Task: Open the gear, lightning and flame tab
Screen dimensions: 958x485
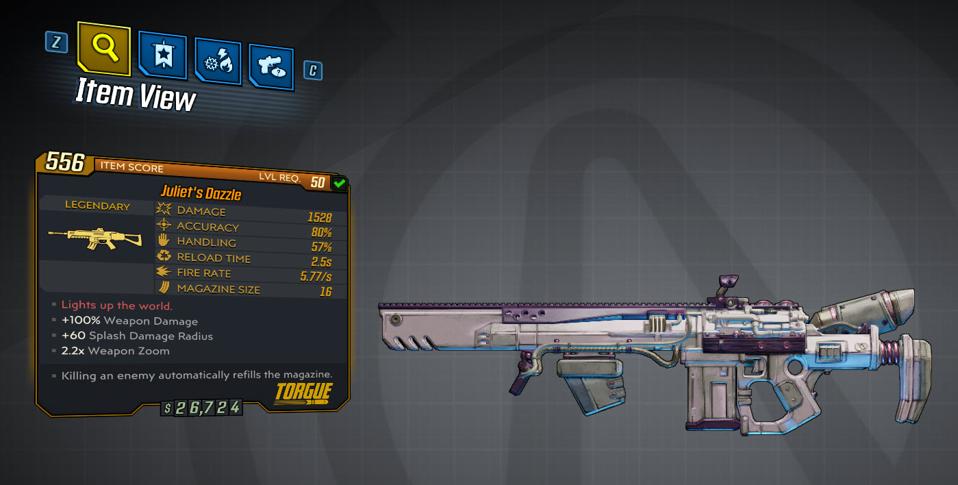Action: click(216, 62)
